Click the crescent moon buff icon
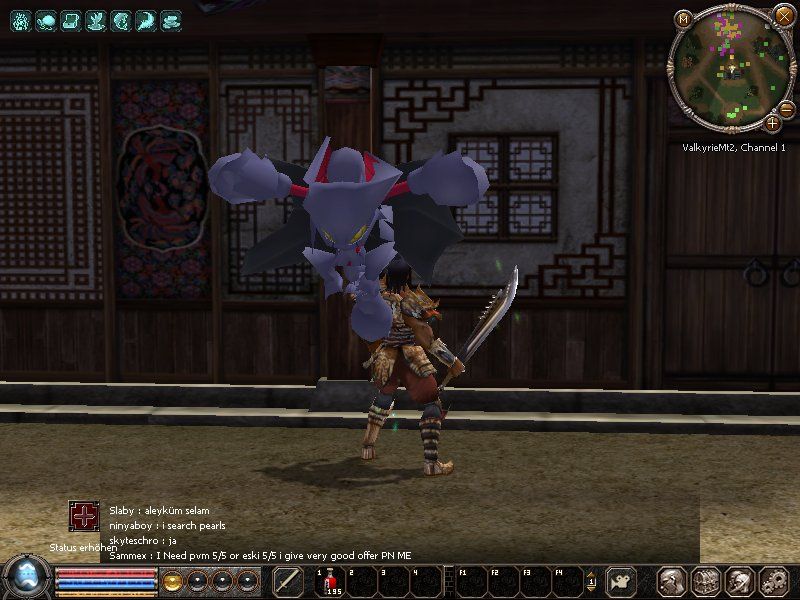 tap(147, 19)
